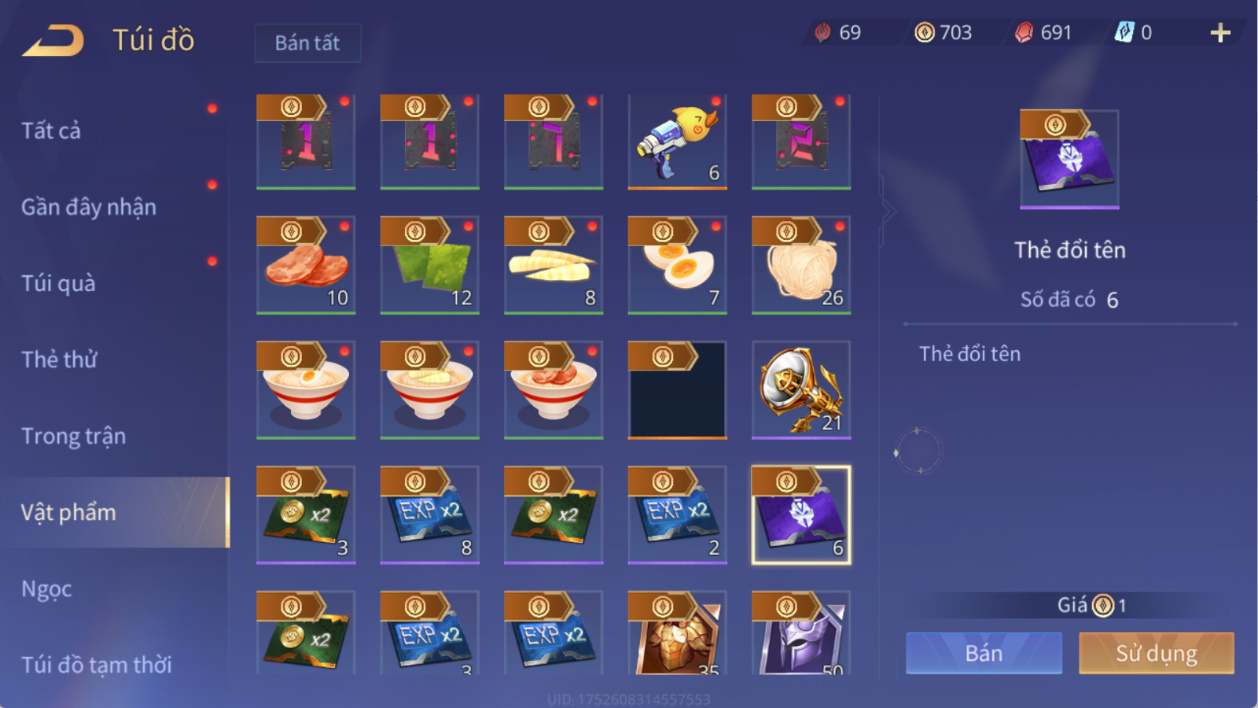Select the golden megaphone item
1258x708 pixels.
[801, 391]
